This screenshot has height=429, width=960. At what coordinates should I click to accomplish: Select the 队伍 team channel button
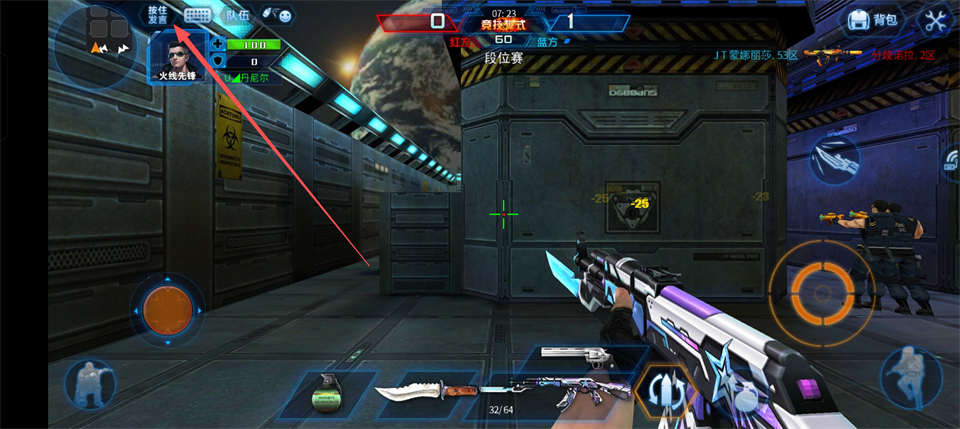coord(237,15)
